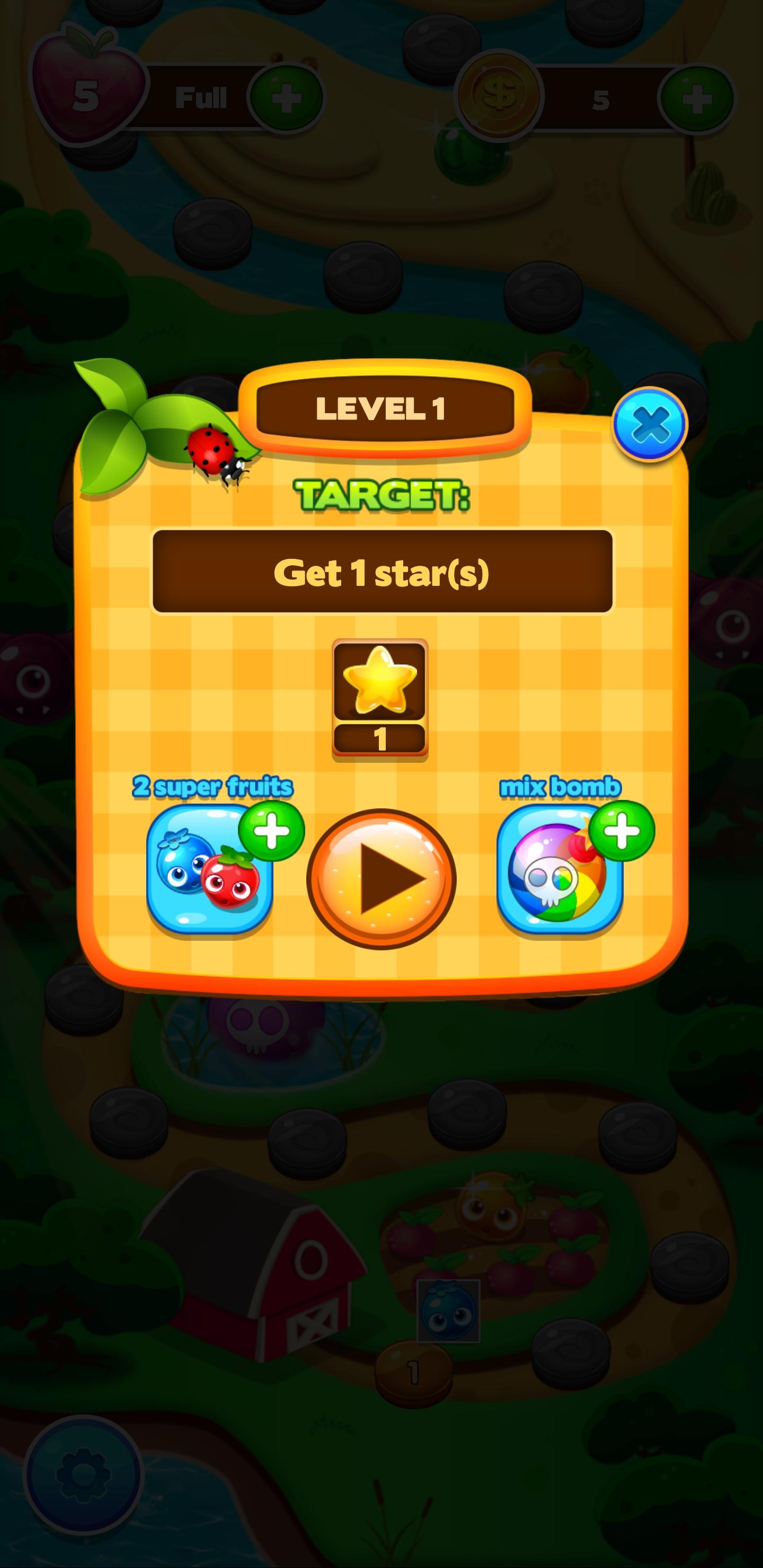This screenshot has height=1568, width=763.
Task: Select the mix bomb booster
Action: point(557,889)
